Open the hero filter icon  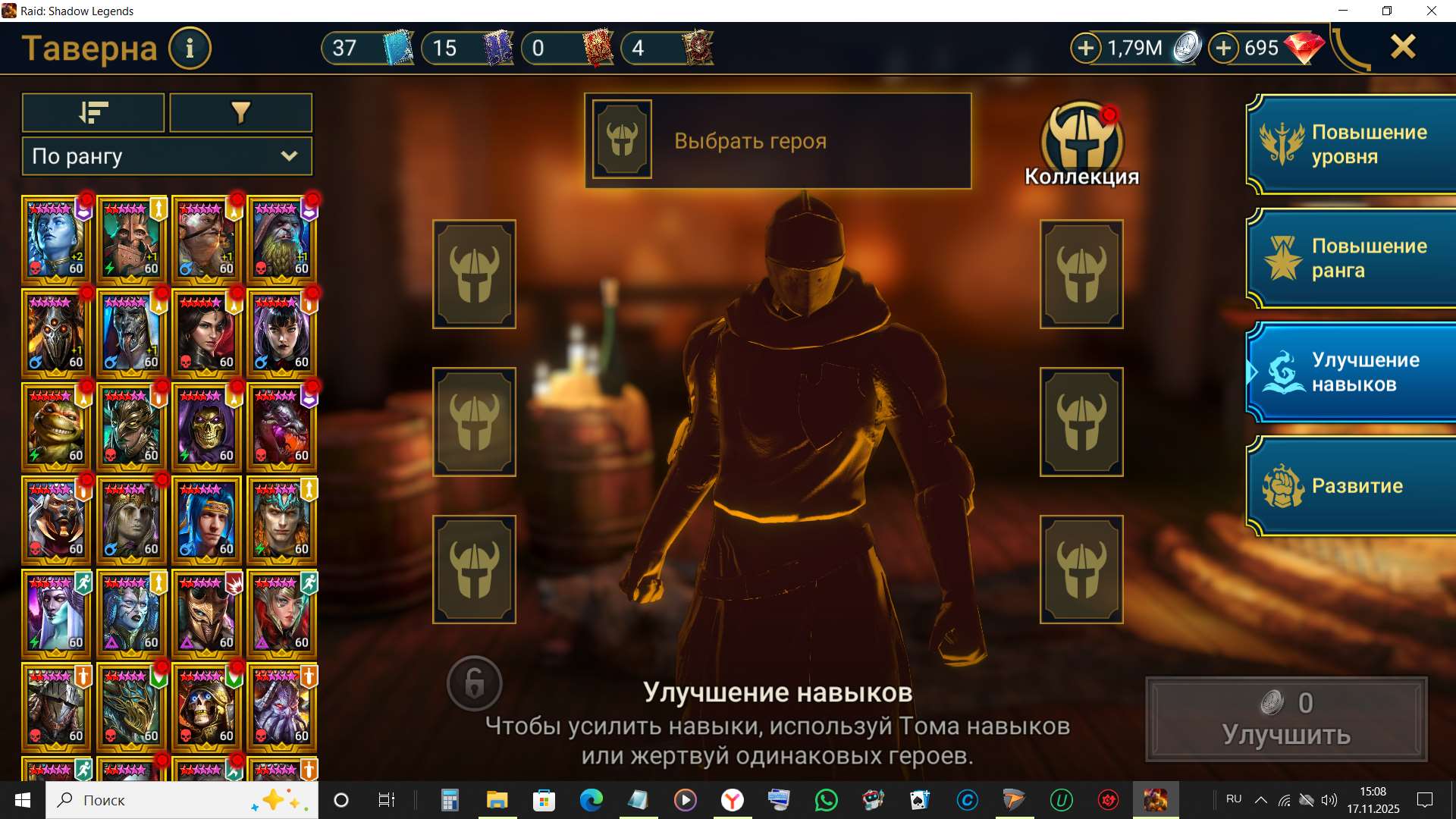[x=240, y=112]
